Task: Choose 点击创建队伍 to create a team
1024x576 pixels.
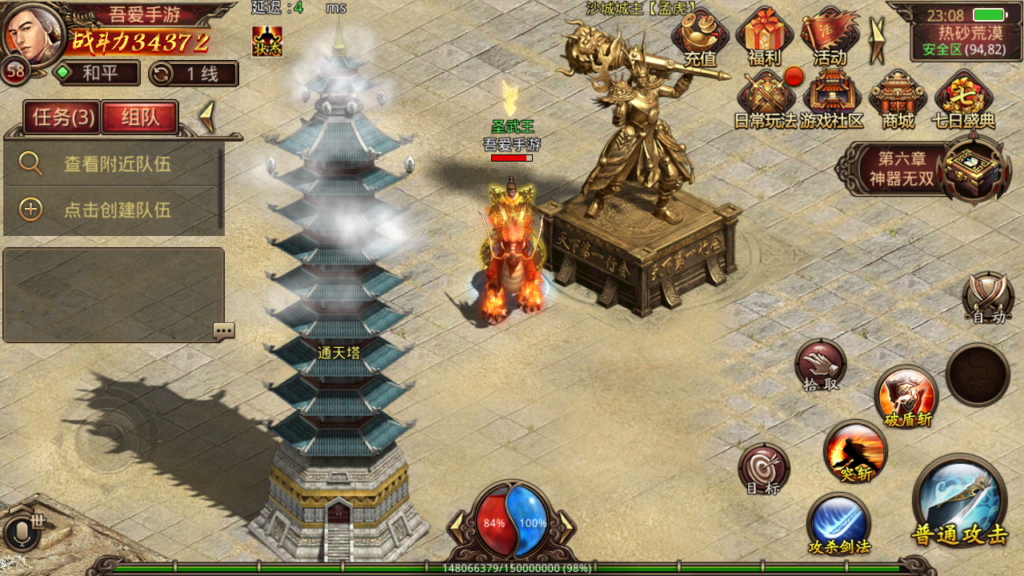Action: coord(117,210)
